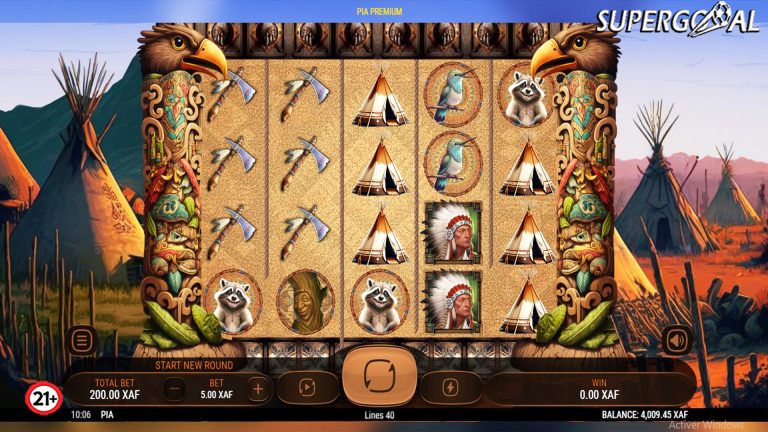Toggle the lightning bolt turbo mode
The height and width of the screenshot is (432, 768).
pyautogui.click(x=452, y=388)
